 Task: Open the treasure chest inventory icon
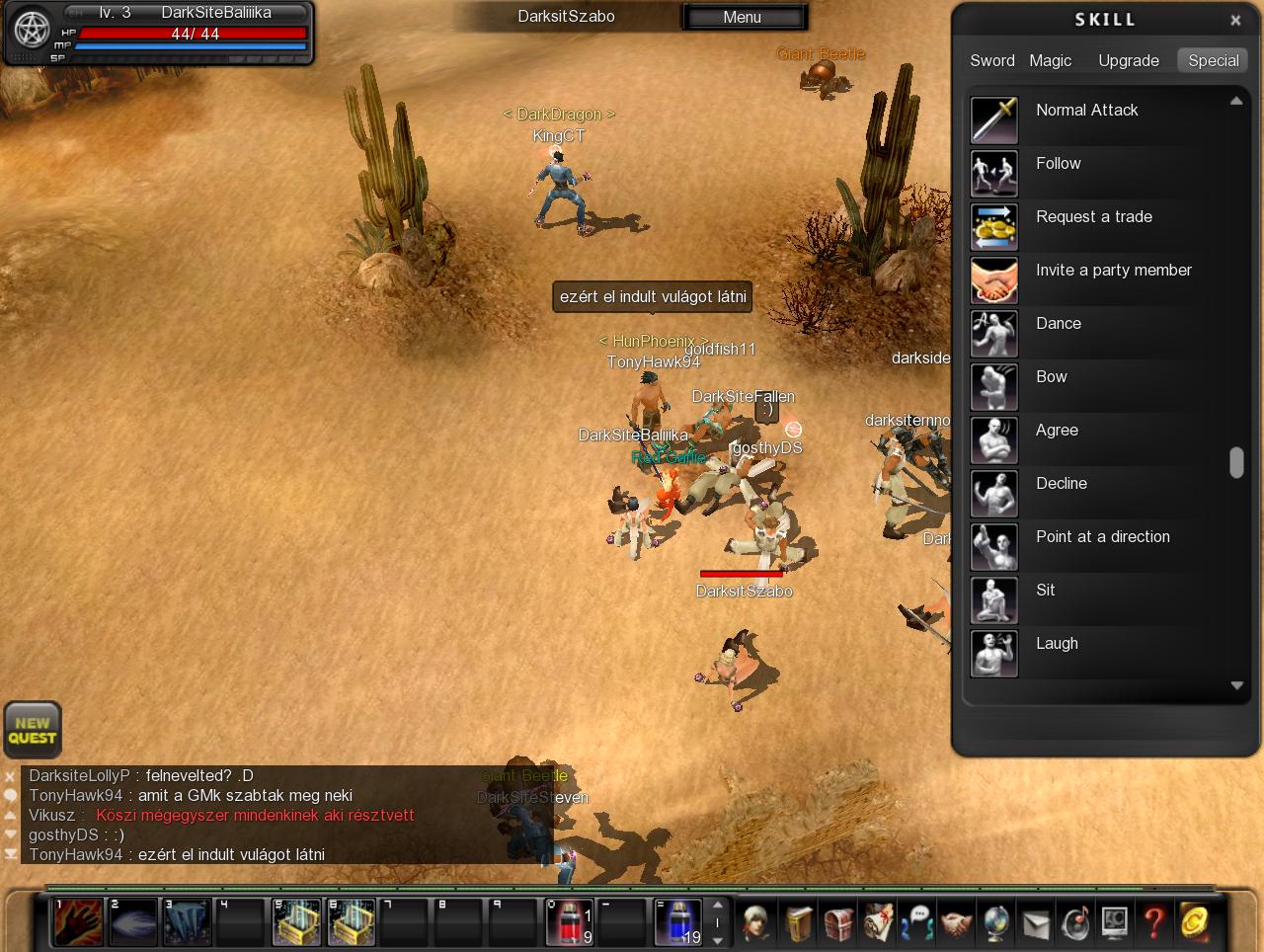point(838,922)
